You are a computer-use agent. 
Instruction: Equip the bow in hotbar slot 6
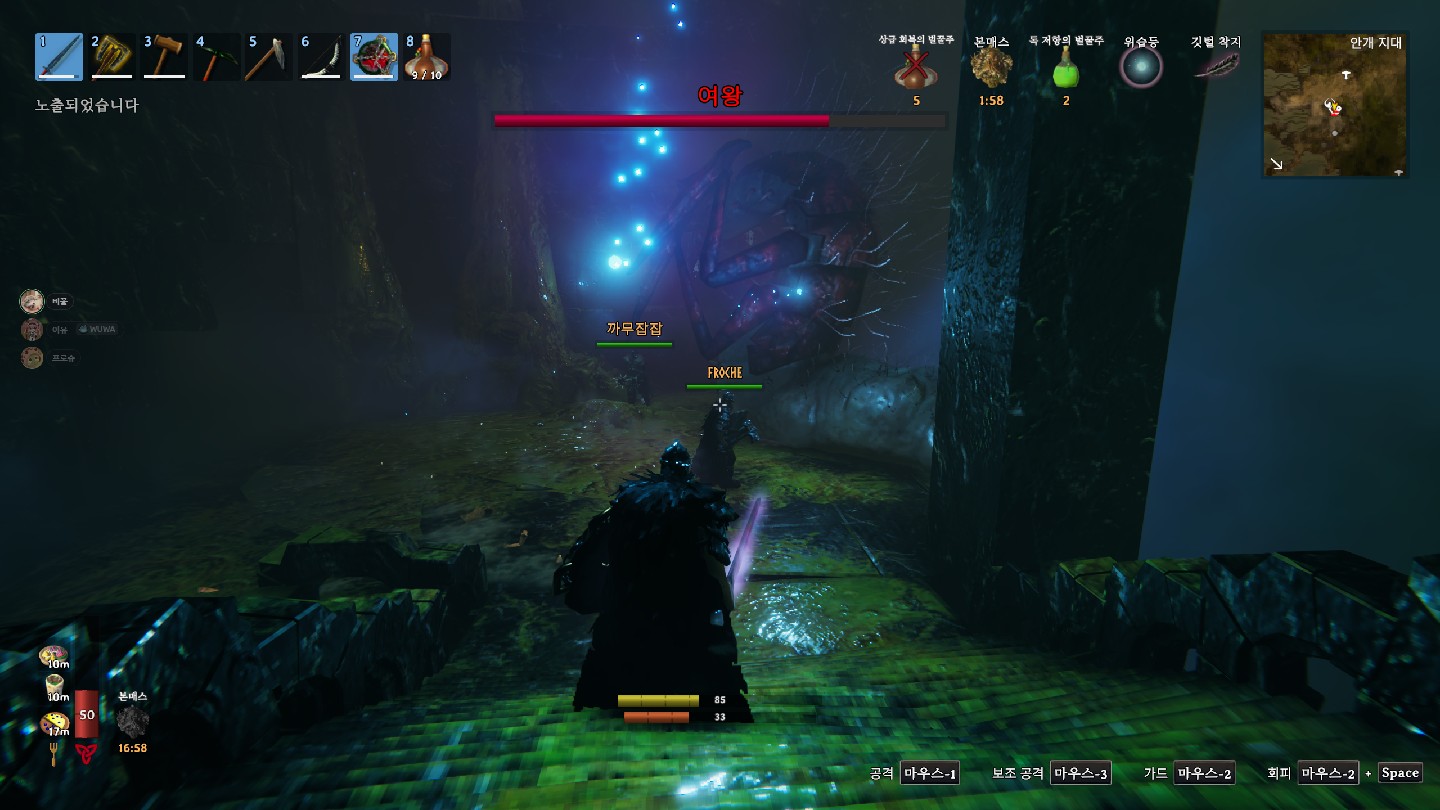(322, 57)
